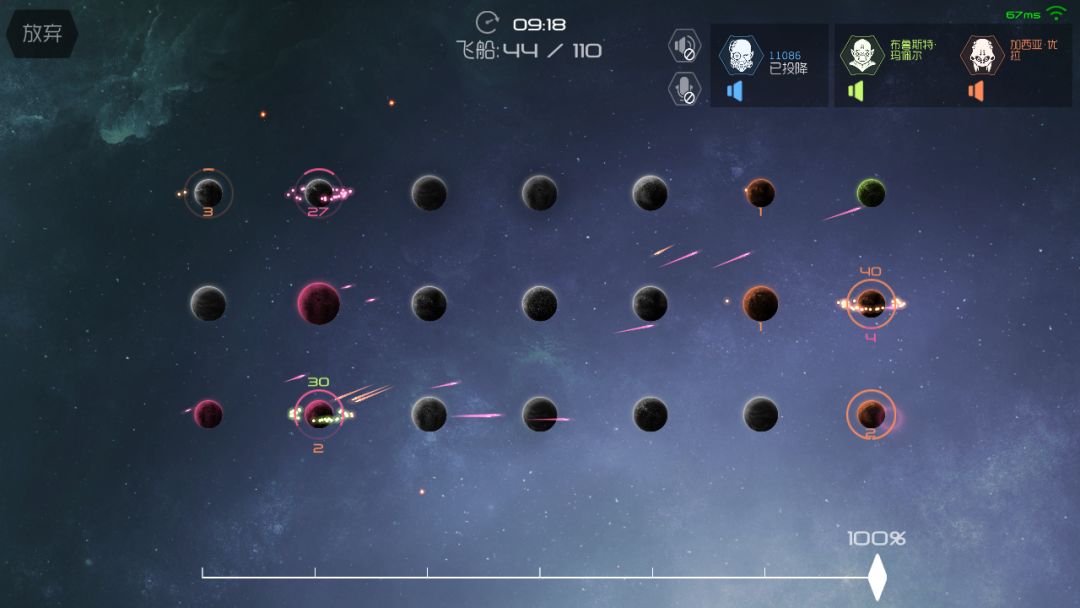Click the 100% fleet percentage slider handle

[x=877, y=577]
